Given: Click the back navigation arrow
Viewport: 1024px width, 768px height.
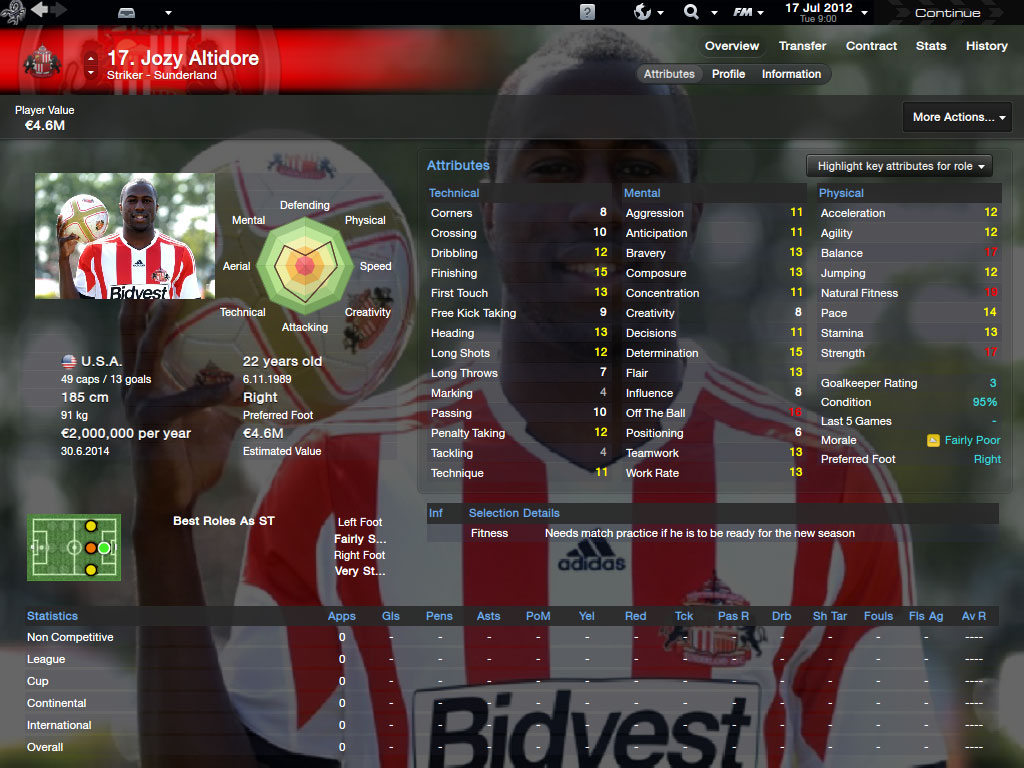Looking at the screenshot, I should pyautogui.click(x=40, y=10).
